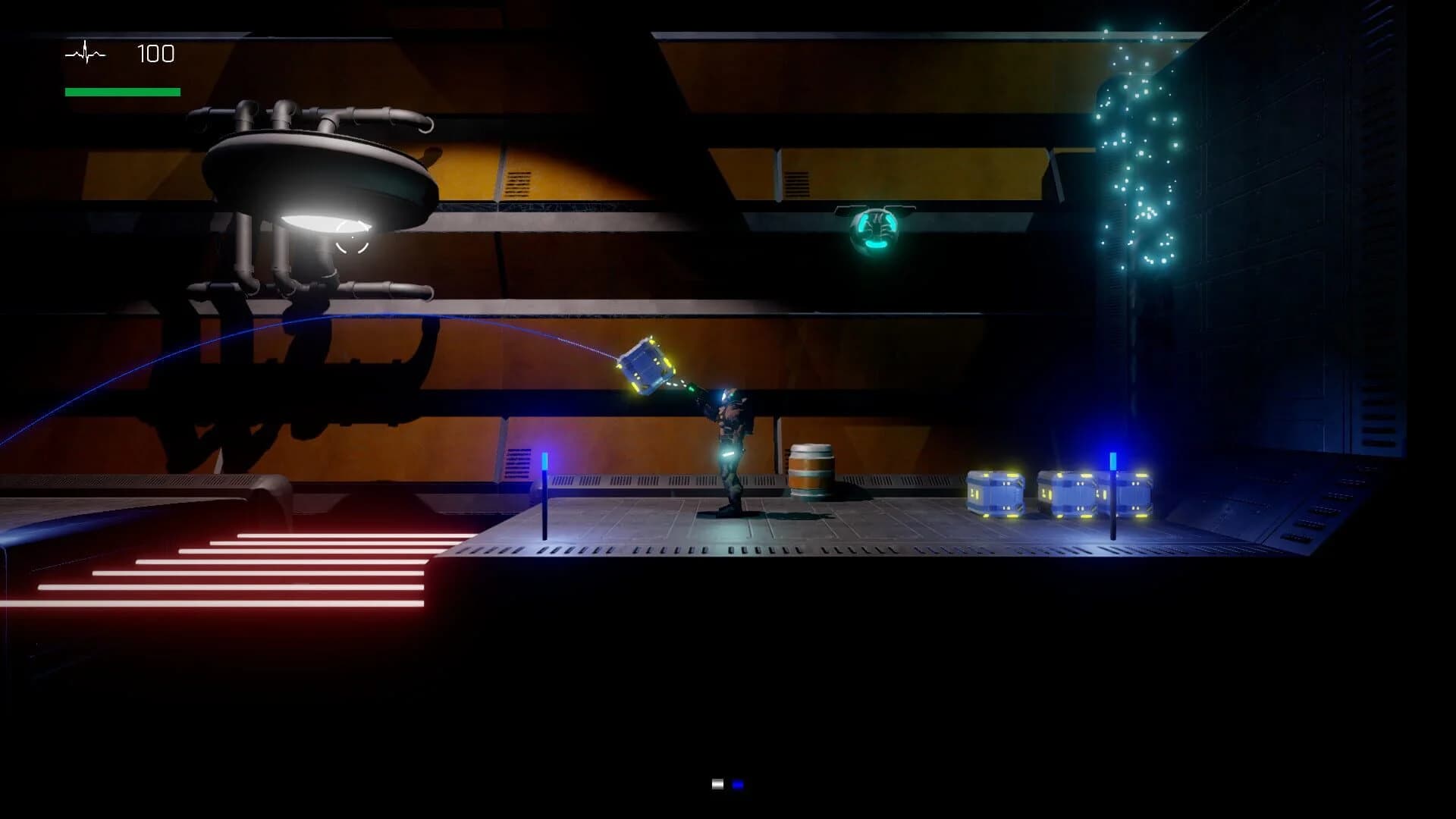Viewport: 1456px width, 819px height.
Task: Click the green health bar
Action: click(x=121, y=89)
